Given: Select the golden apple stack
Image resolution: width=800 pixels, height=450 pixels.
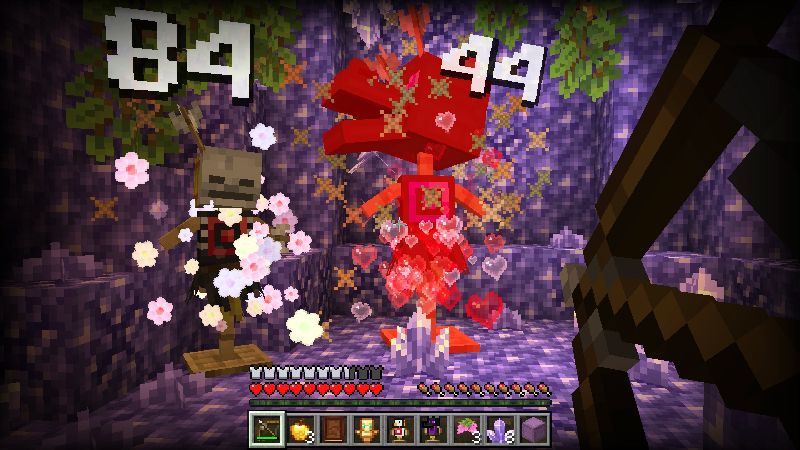Looking at the screenshot, I should point(299,428).
